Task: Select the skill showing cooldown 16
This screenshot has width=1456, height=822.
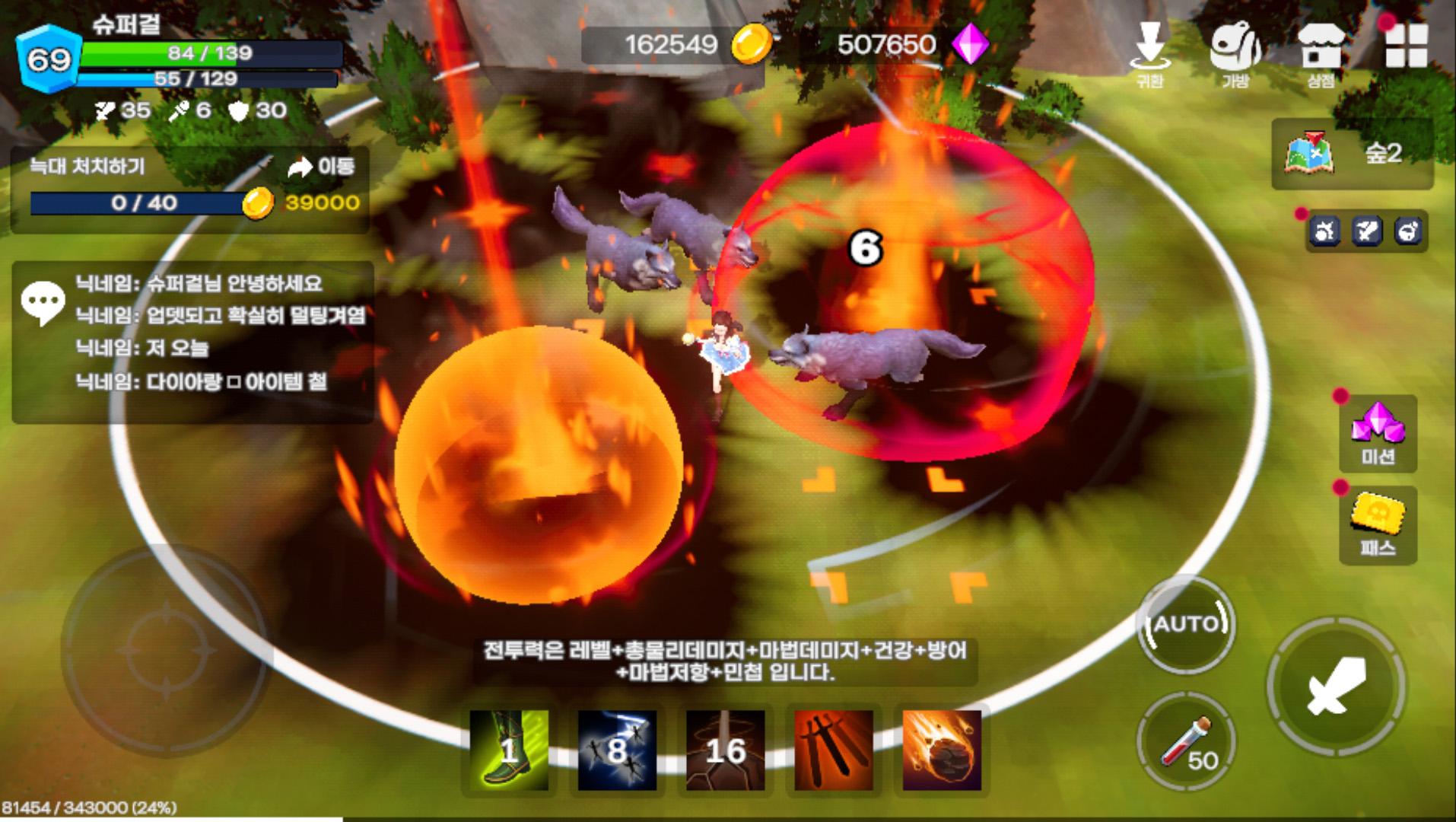Action: (725, 750)
